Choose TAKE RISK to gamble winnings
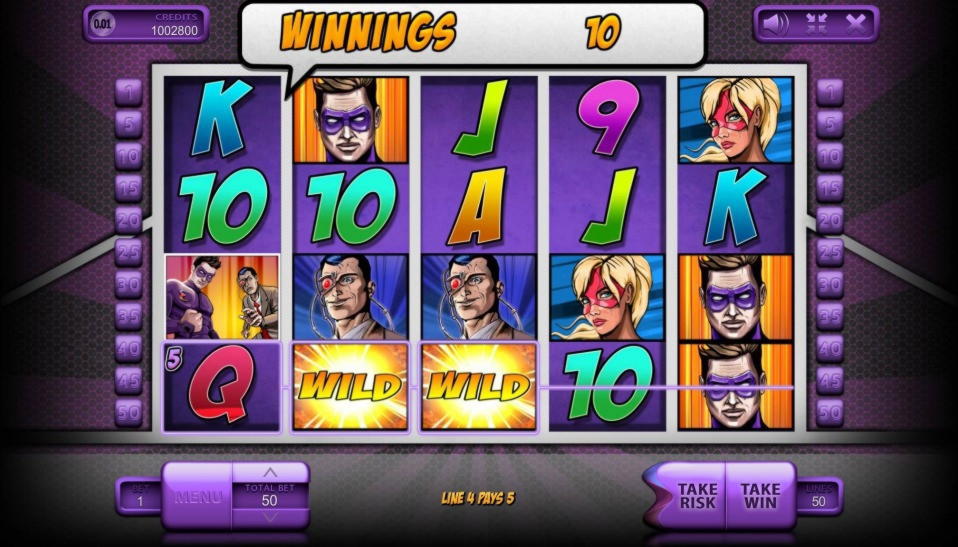The image size is (958, 547). (696, 495)
